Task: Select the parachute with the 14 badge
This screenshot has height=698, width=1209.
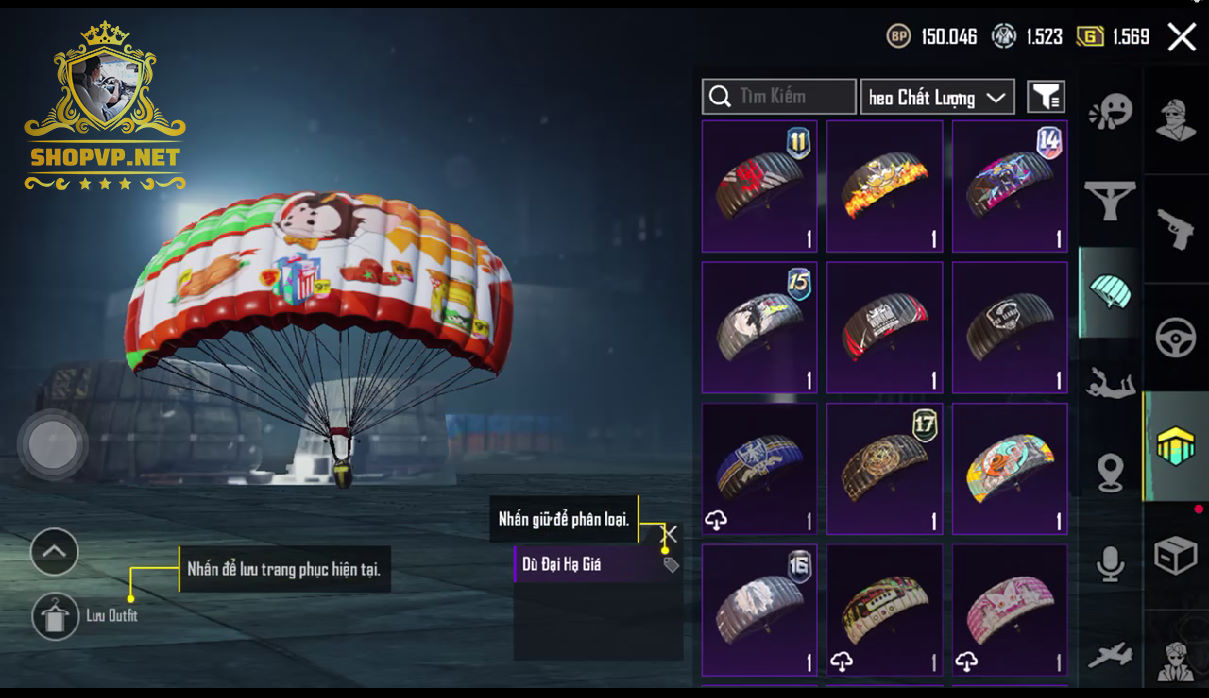Action: click(1009, 186)
